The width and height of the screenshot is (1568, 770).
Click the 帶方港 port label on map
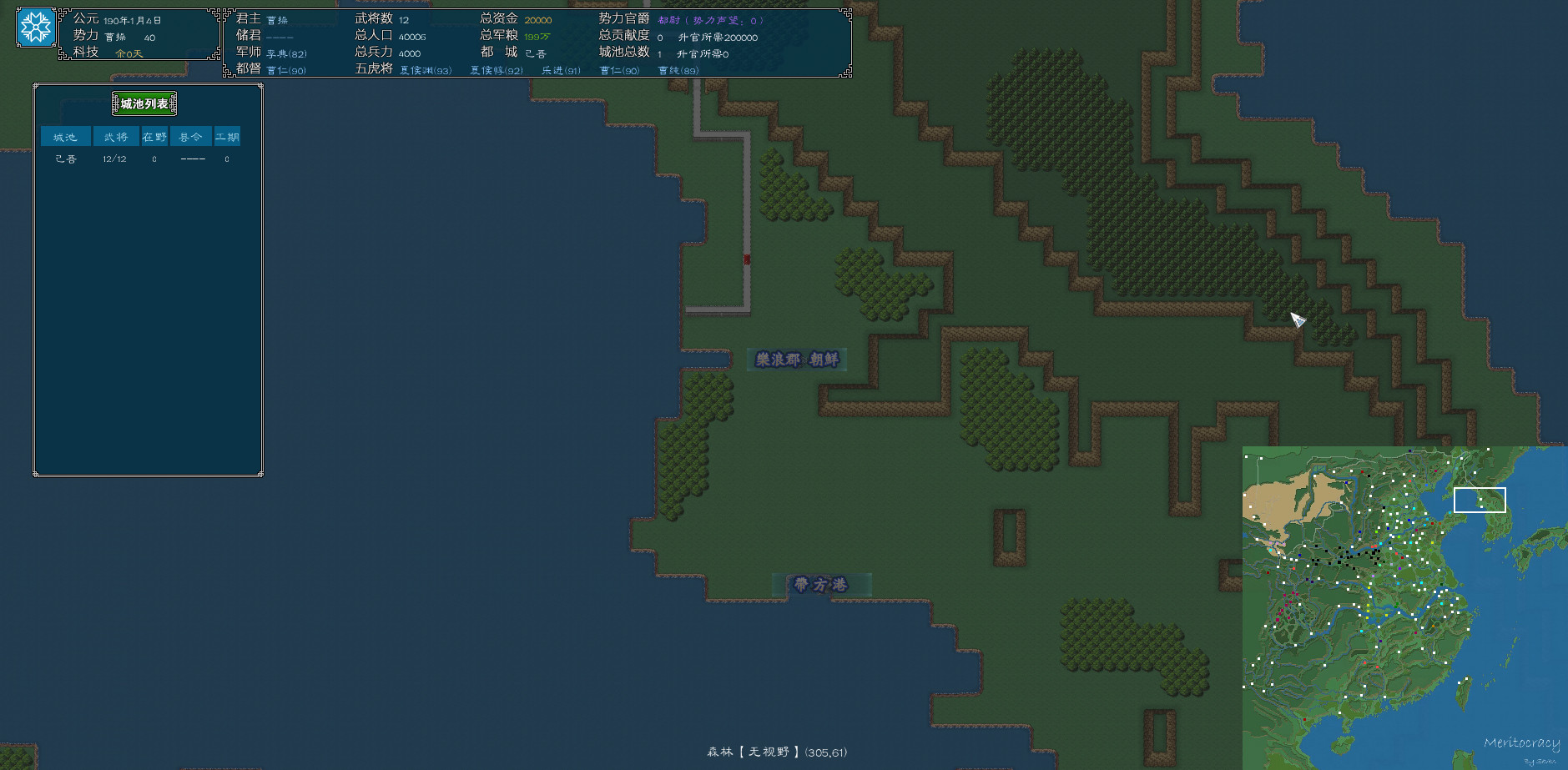point(823,585)
